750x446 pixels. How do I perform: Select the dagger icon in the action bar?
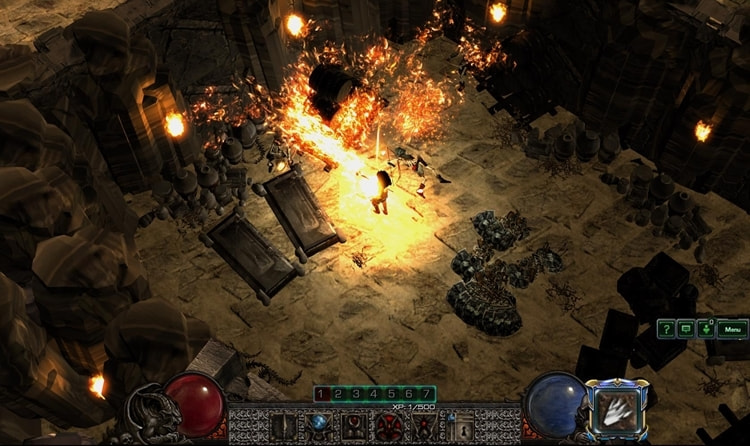pyautogui.click(x=282, y=426)
